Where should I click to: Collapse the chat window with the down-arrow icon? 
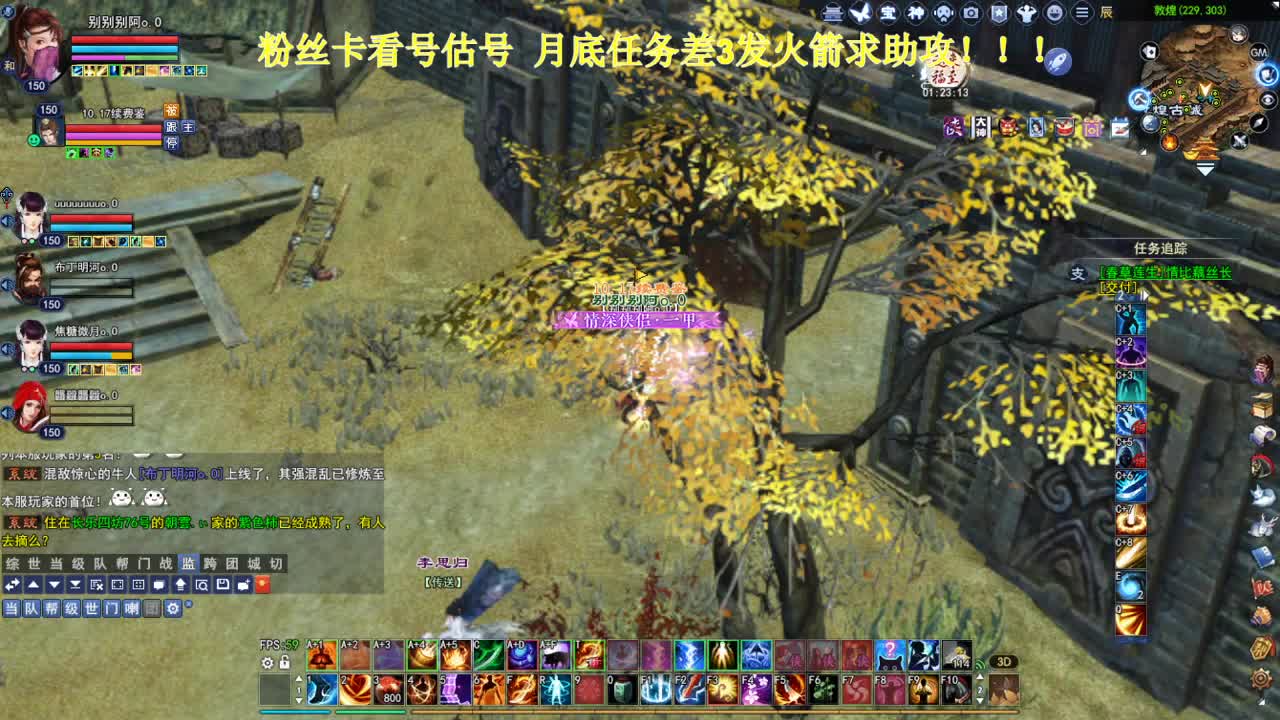coord(54,585)
